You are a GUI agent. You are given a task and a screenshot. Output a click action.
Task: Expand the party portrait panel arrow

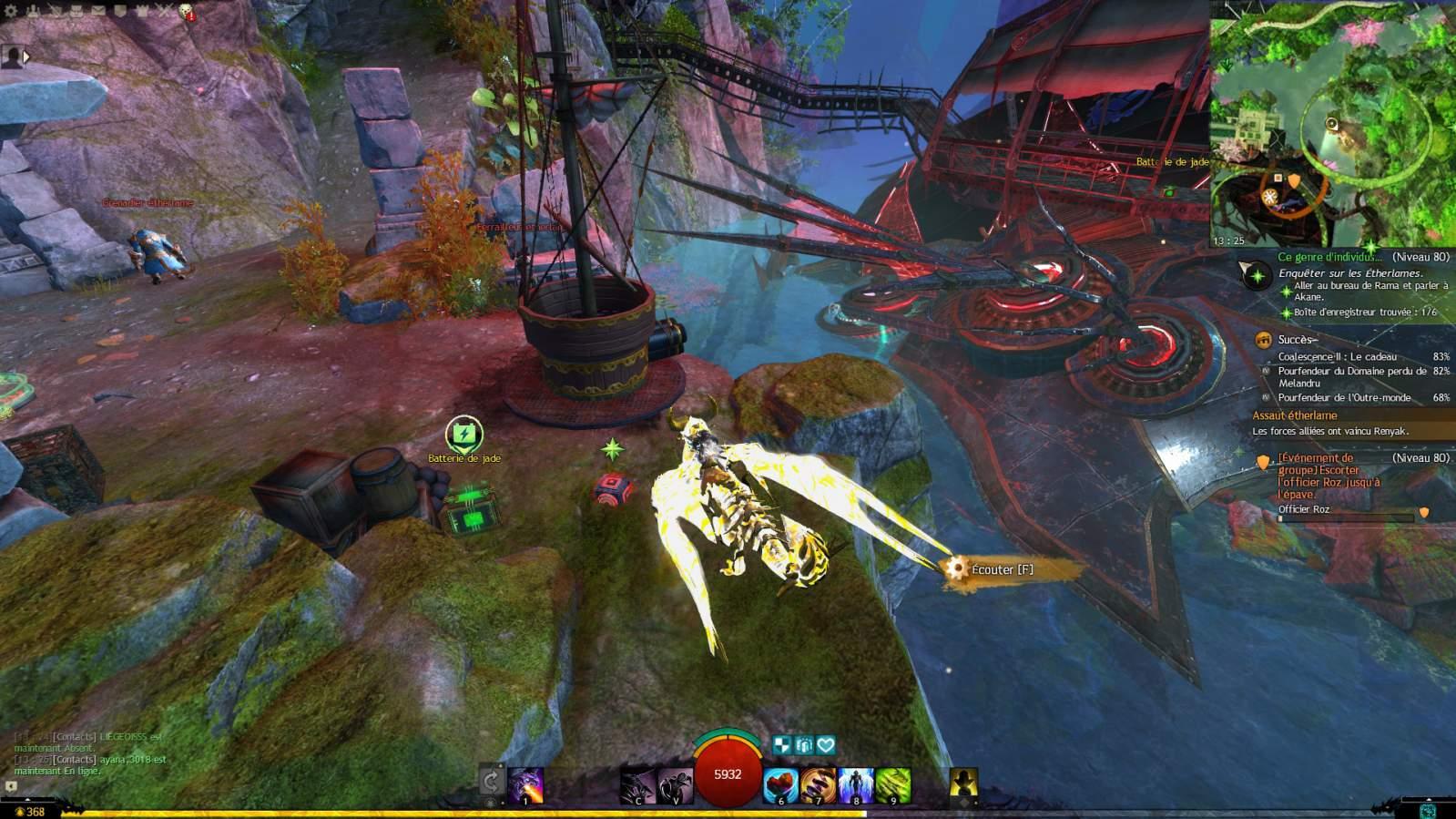tap(26, 56)
